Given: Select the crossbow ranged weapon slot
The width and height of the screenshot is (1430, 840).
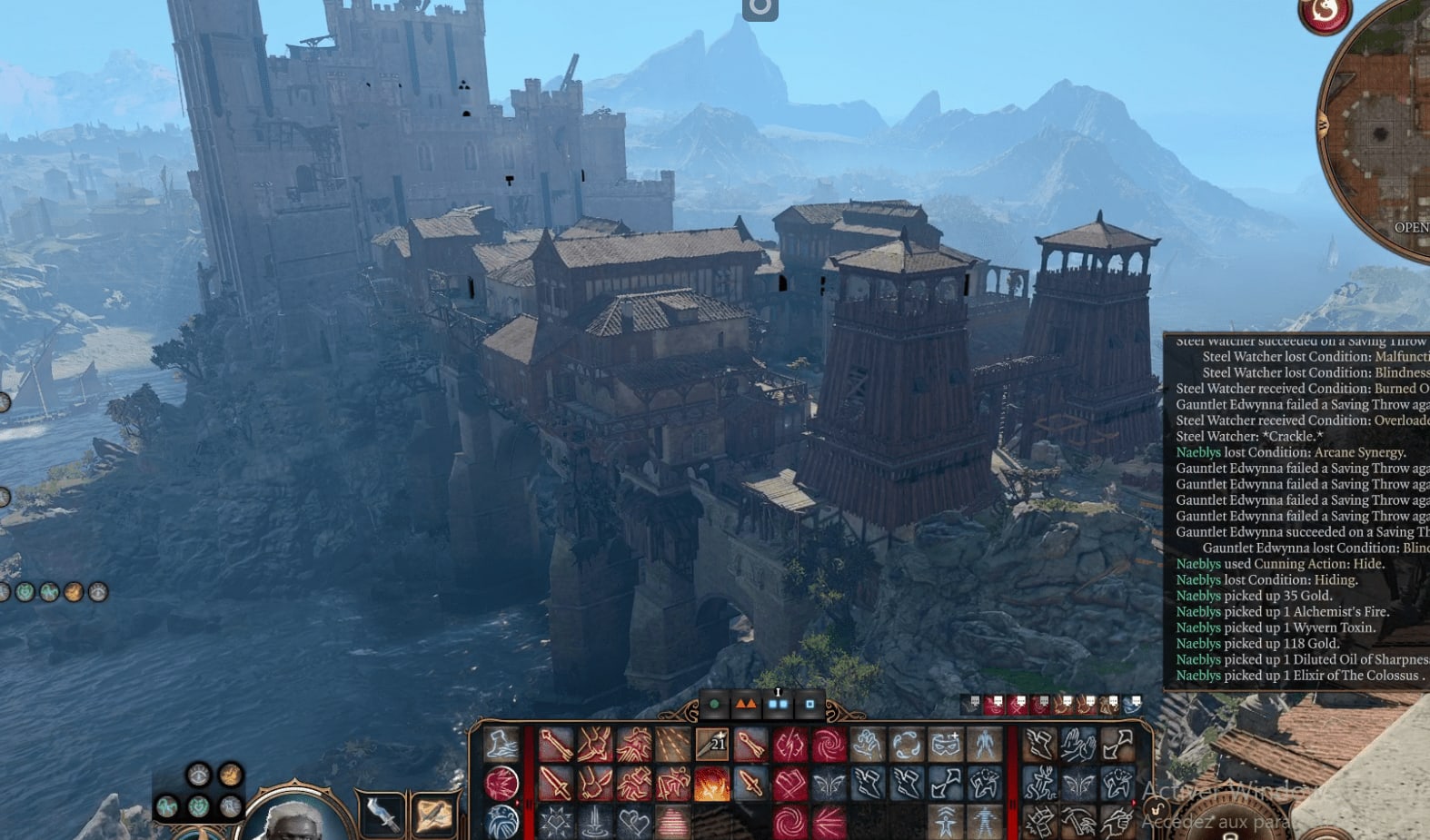Looking at the screenshot, I should pyautogui.click(x=433, y=814).
